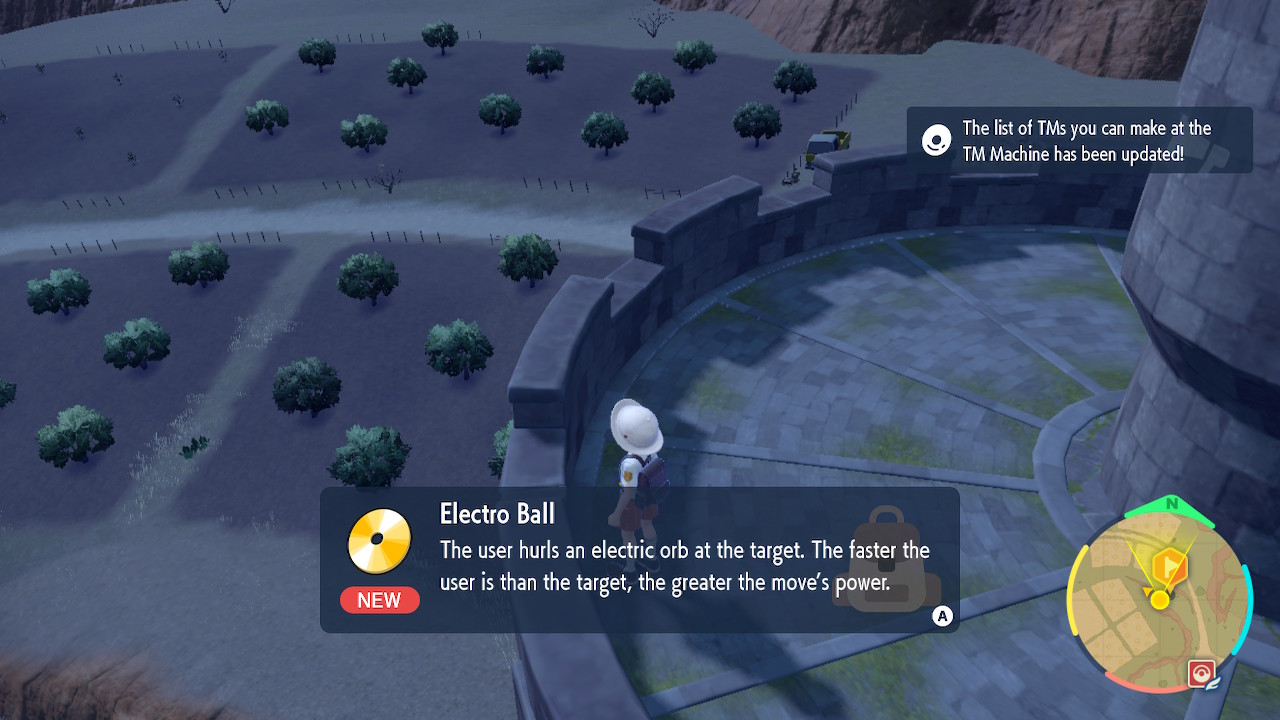Click the Electro Ball TM disc icon

380,541
